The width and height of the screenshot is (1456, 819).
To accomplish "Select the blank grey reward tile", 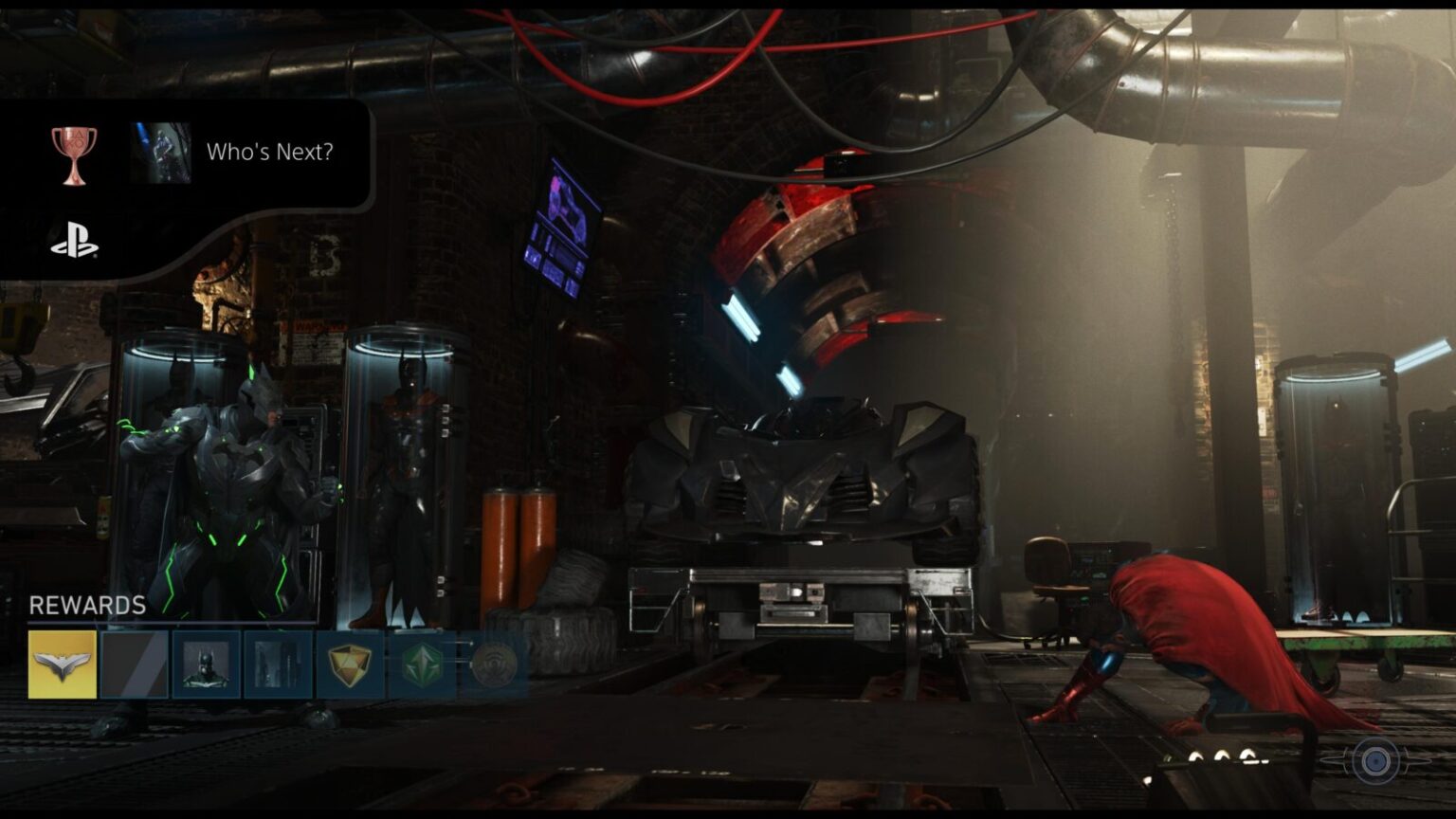I will [x=135, y=664].
